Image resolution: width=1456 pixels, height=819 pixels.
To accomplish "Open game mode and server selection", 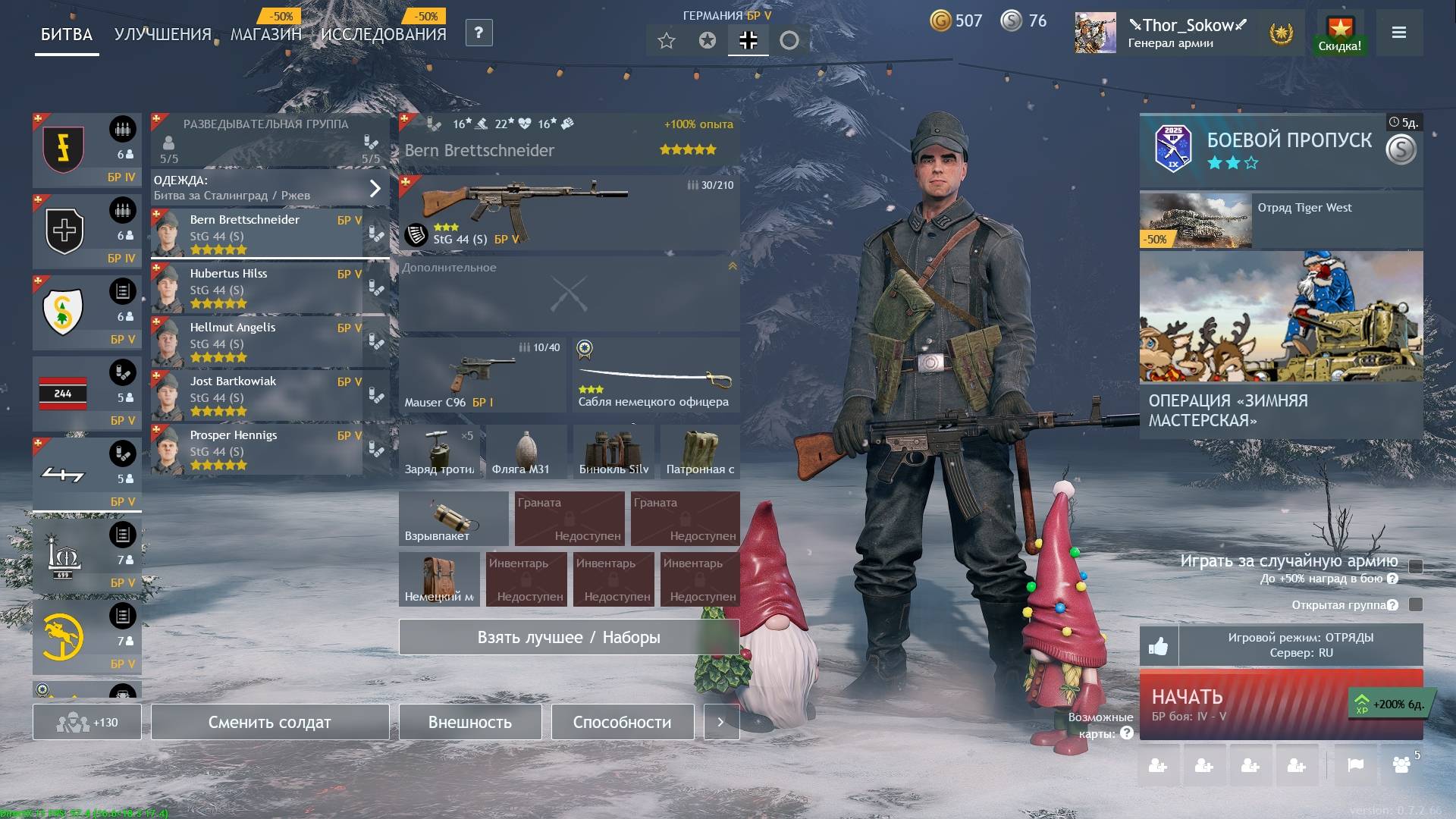I will tap(1301, 645).
